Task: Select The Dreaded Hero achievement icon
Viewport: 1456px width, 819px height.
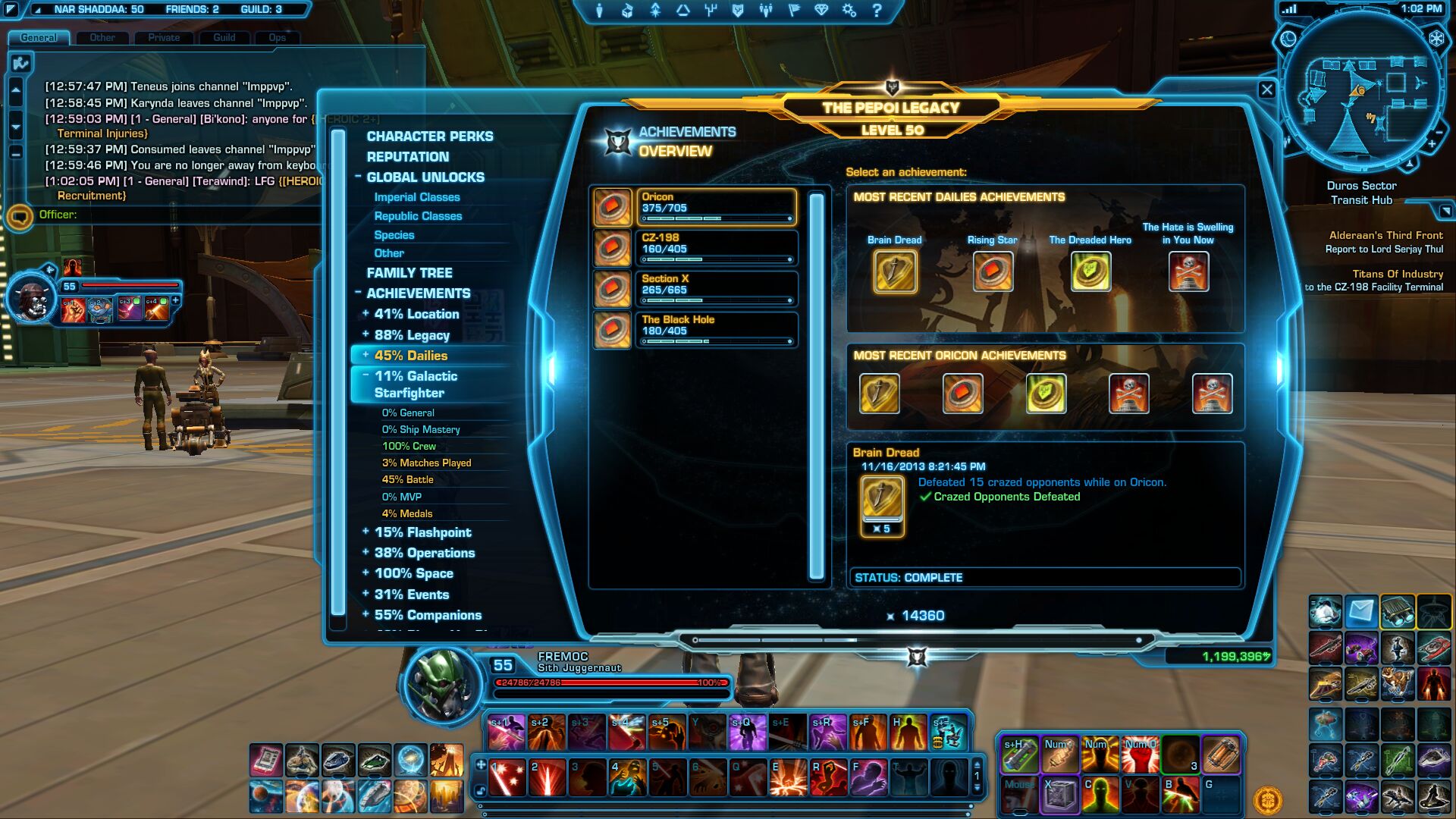Action: click(1090, 271)
